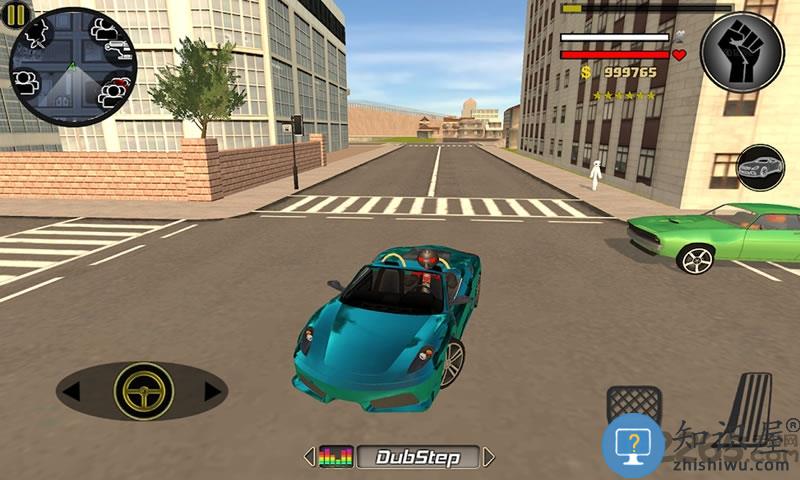Tap the colorful equalizer icon
This screenshot has width=800, height=480.
[336, 457]
